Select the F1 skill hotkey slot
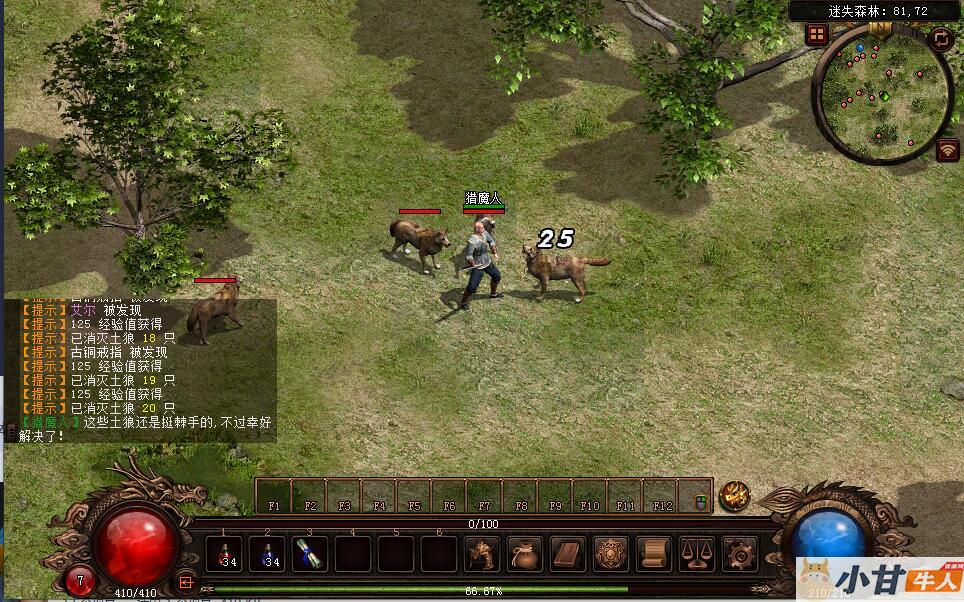The height and width of the screenshot is (602, 964). [274, 495]
